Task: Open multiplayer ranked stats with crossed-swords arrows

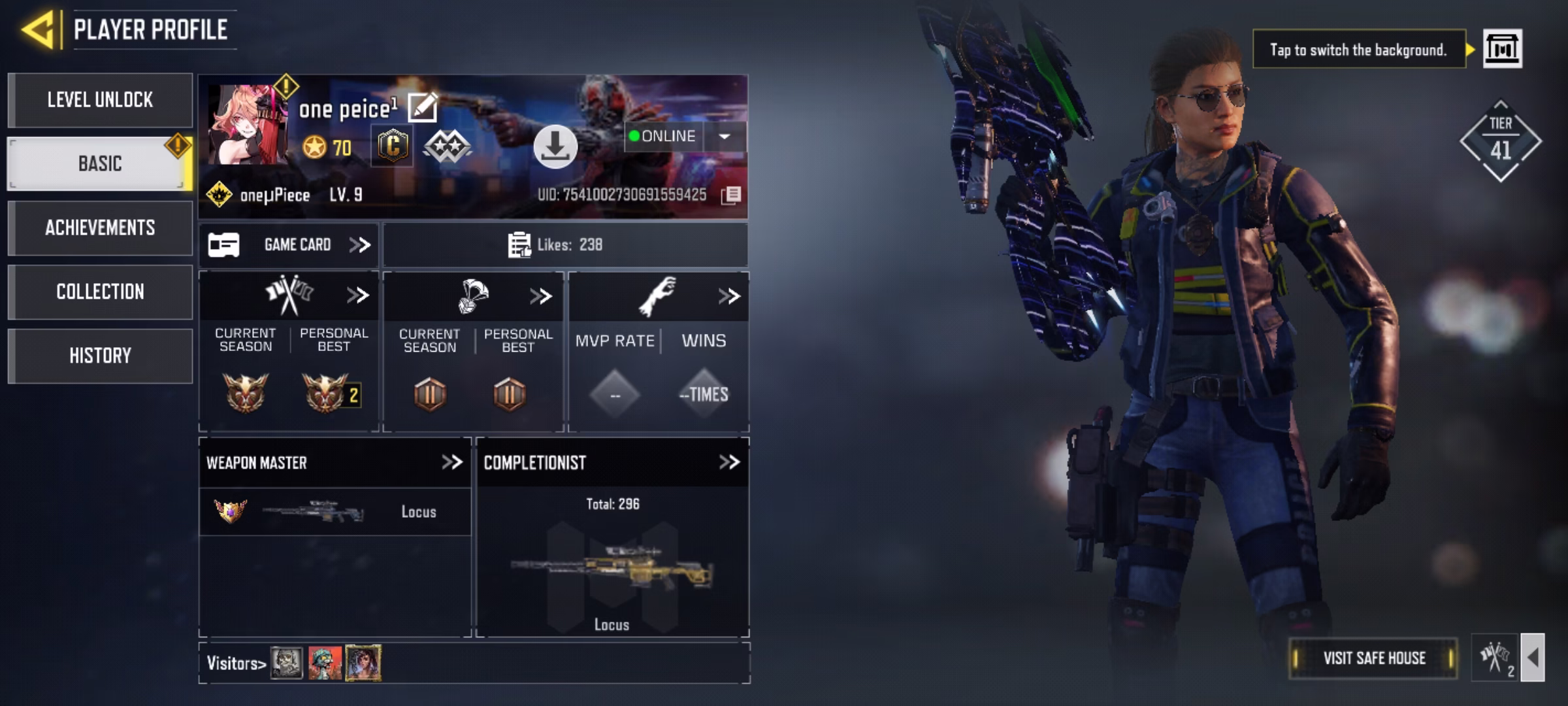Action: pyautogui.click(x=357, y=295)
